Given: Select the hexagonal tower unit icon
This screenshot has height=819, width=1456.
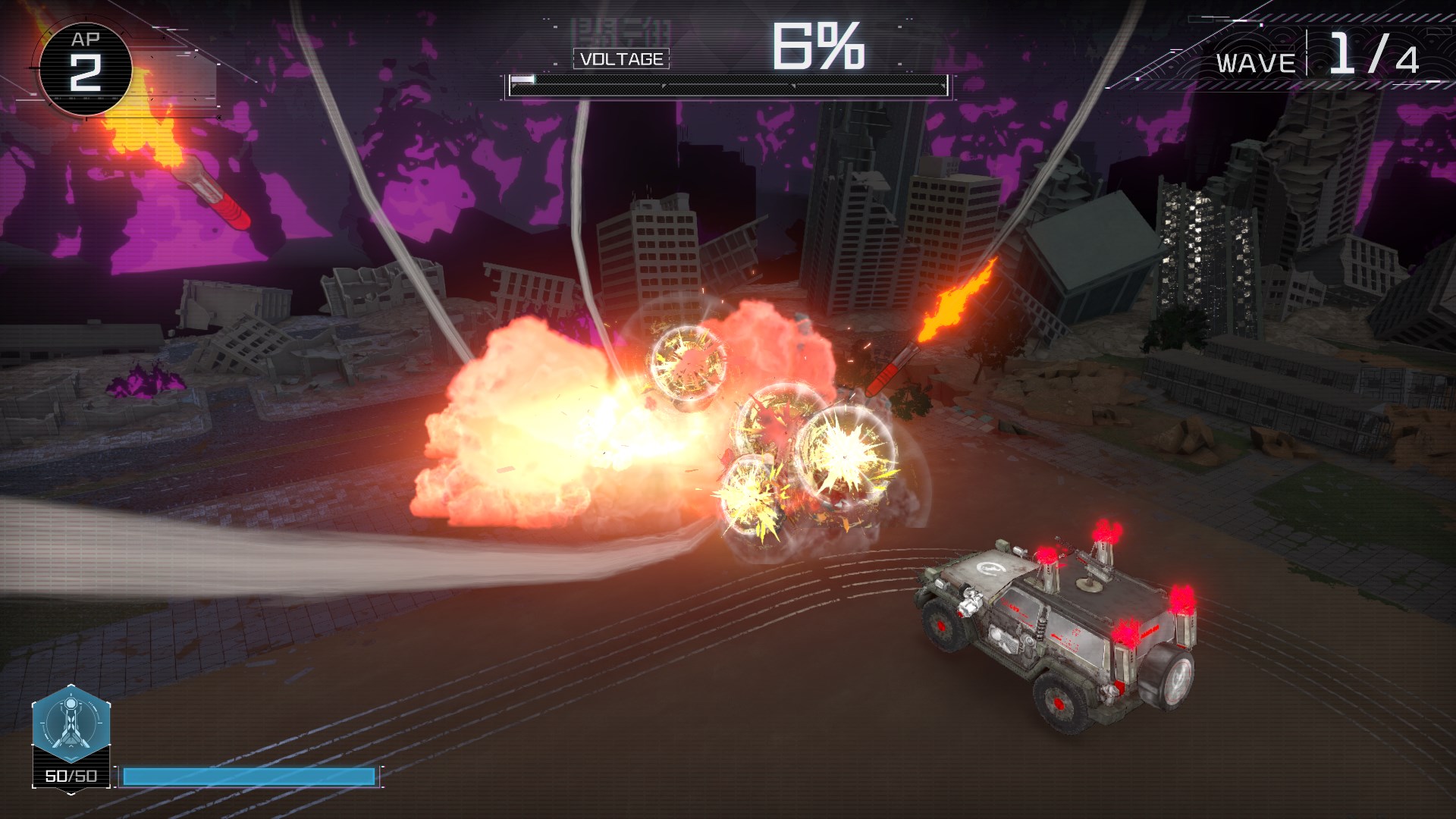Looking at the screenshot, I should pos(71,724).
